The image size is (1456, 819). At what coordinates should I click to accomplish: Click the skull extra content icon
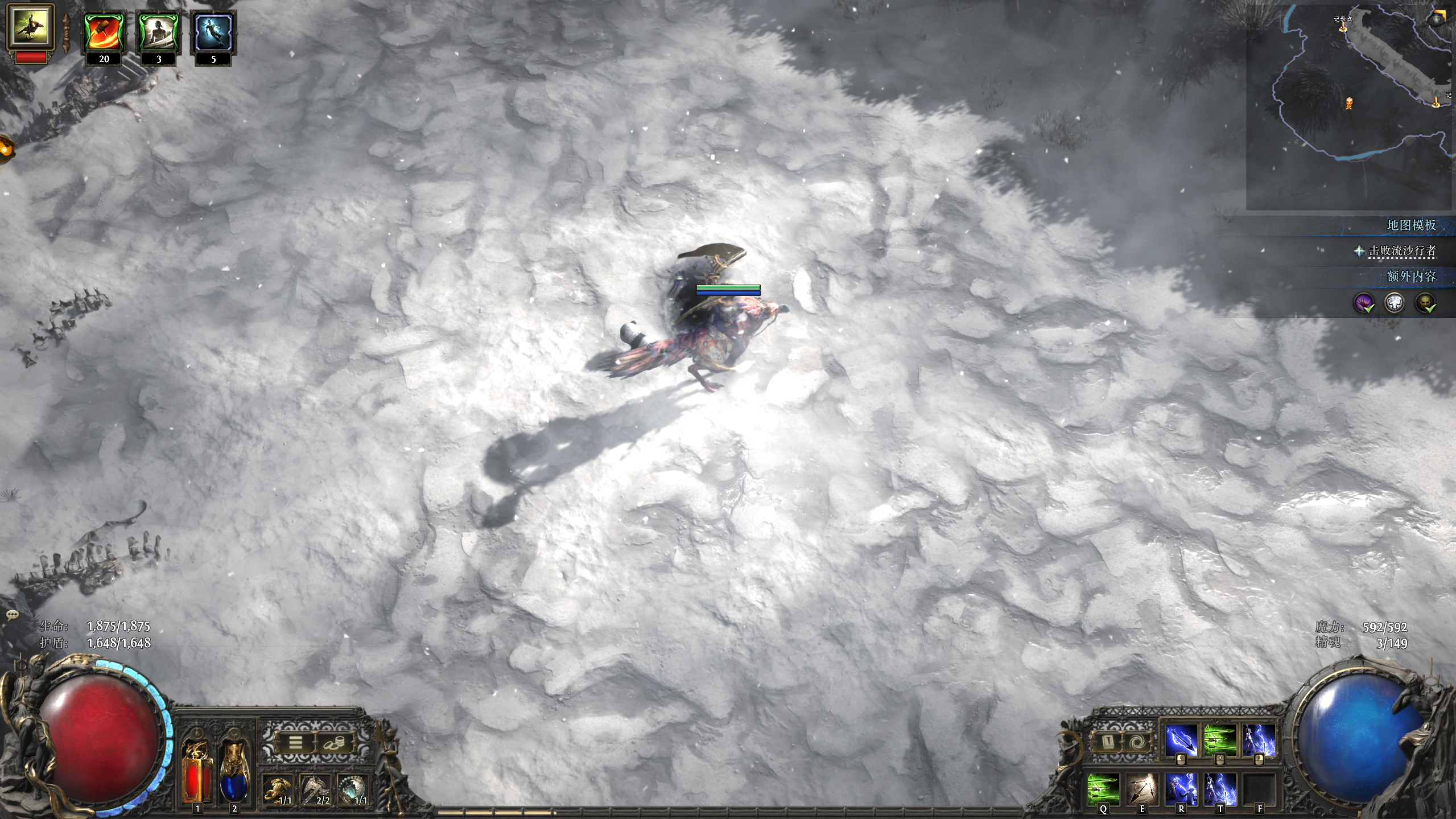pyautogui.click(x=1425, y=303)
